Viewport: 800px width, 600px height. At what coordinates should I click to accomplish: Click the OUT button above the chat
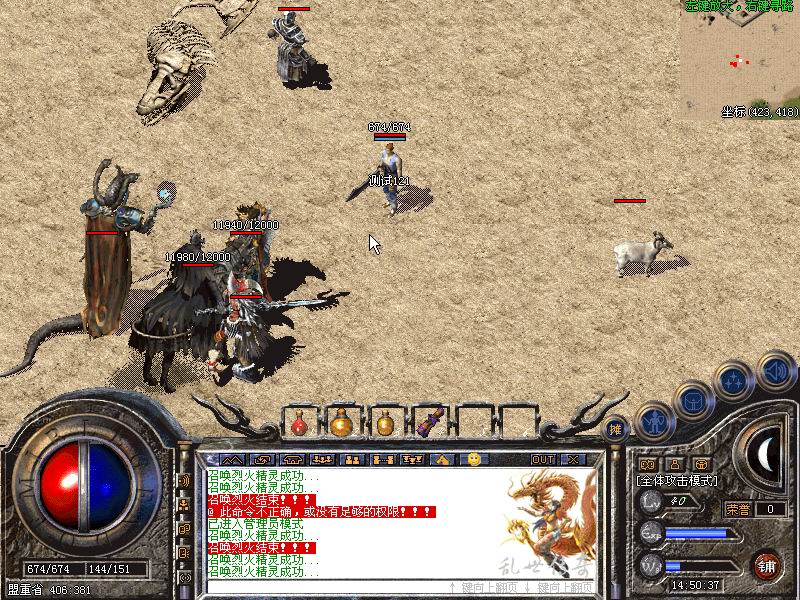(542, 459)
